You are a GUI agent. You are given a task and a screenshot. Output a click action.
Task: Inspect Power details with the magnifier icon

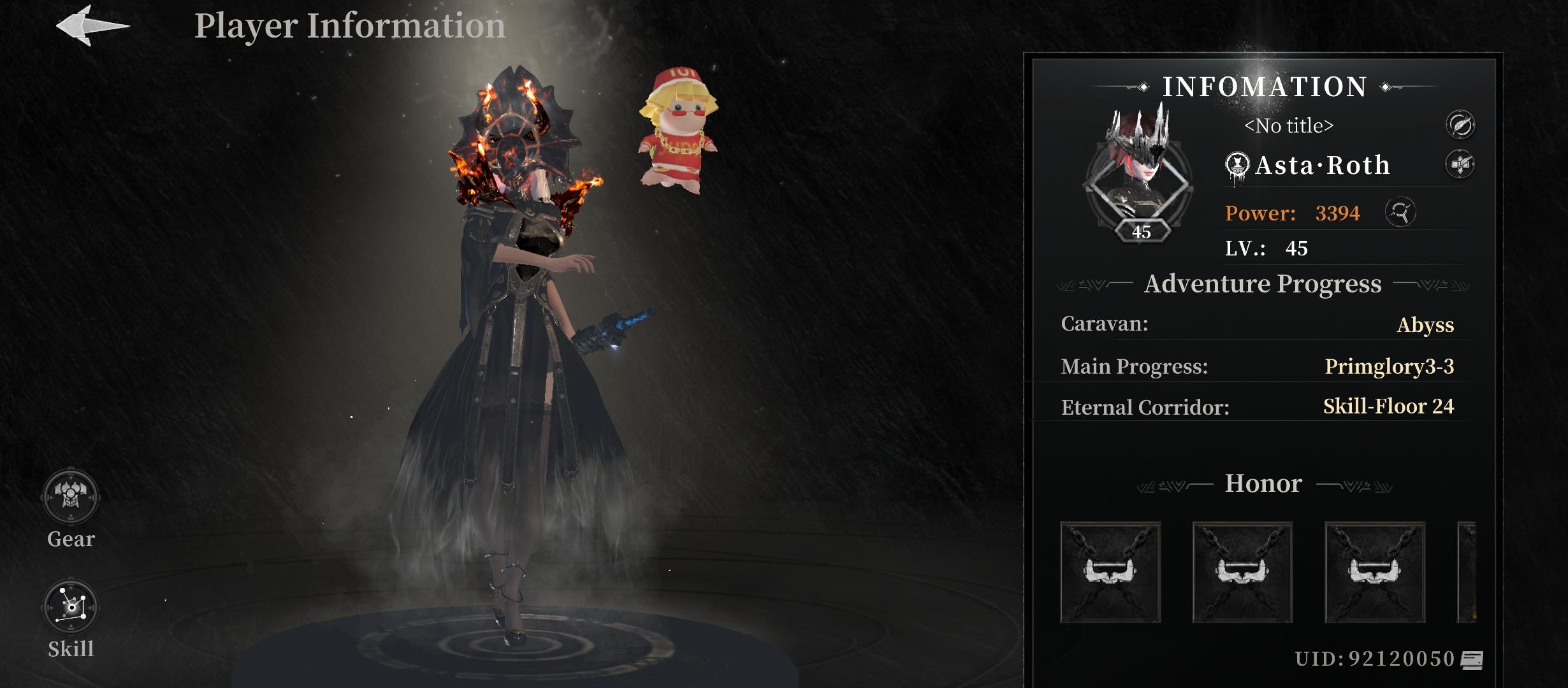coord(1400,212)
